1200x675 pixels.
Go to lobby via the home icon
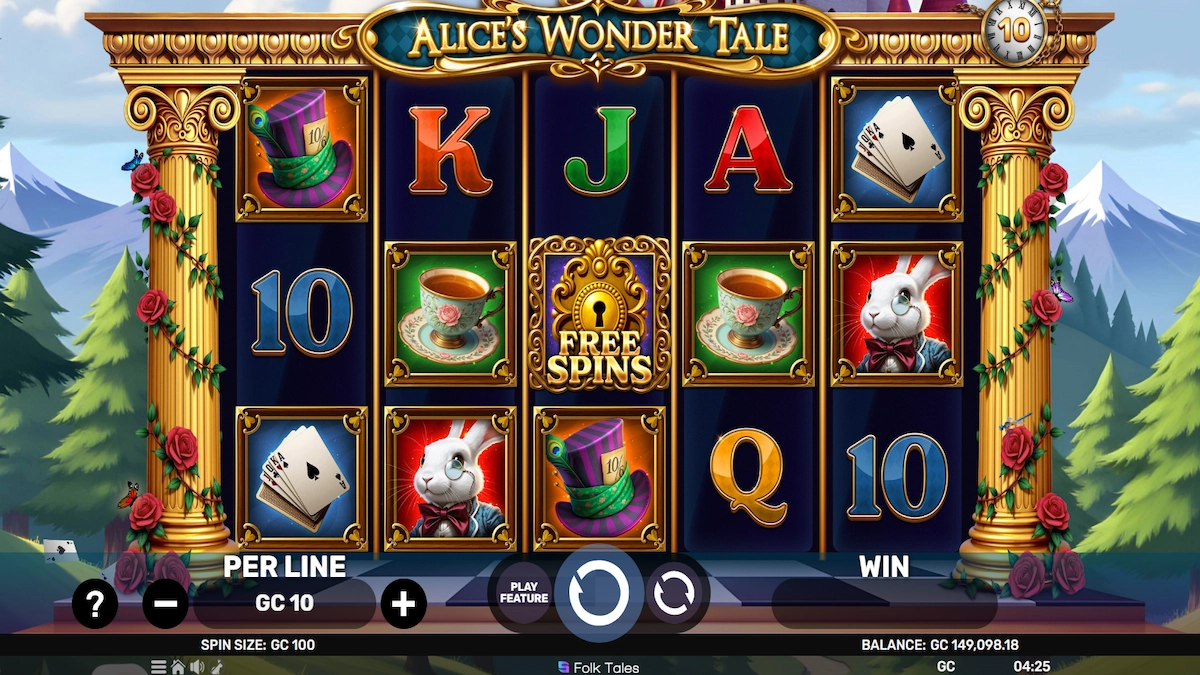point(178,667)
